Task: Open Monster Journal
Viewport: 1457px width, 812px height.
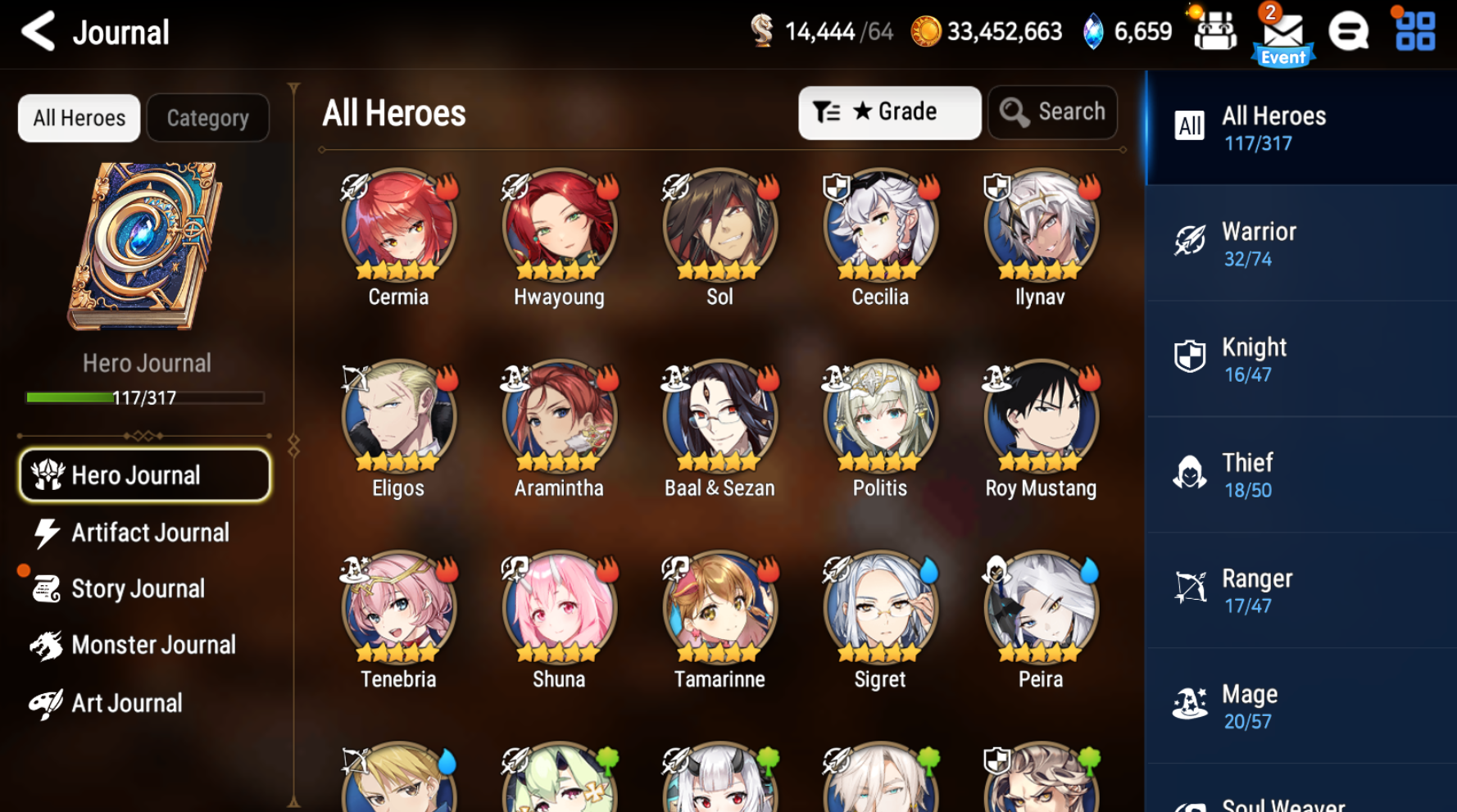Action: [x=152, y=645]
